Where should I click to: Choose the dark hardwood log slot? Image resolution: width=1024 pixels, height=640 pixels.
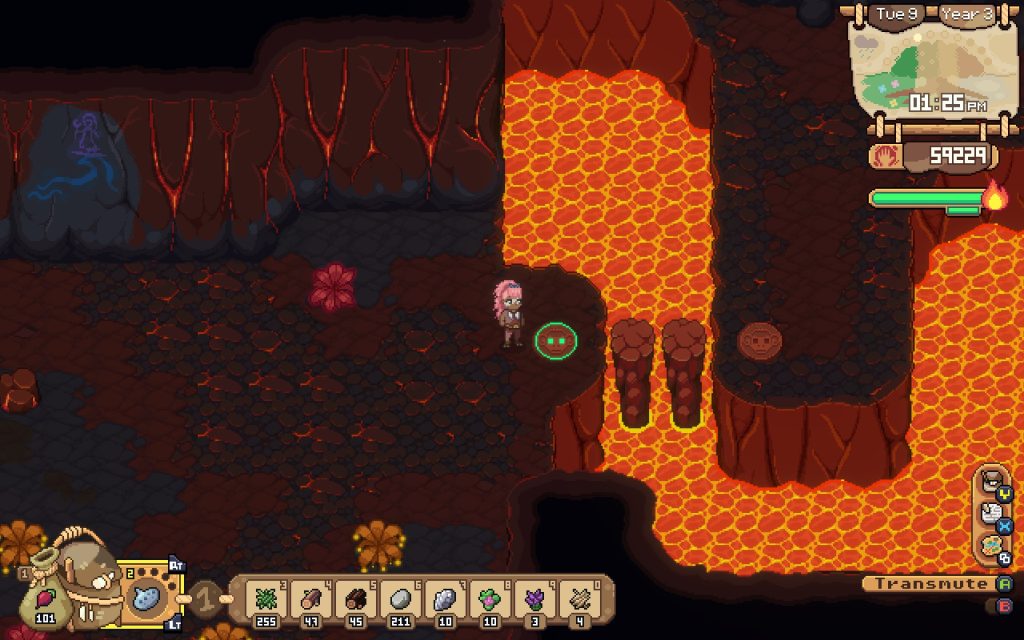tap(354, 599)
